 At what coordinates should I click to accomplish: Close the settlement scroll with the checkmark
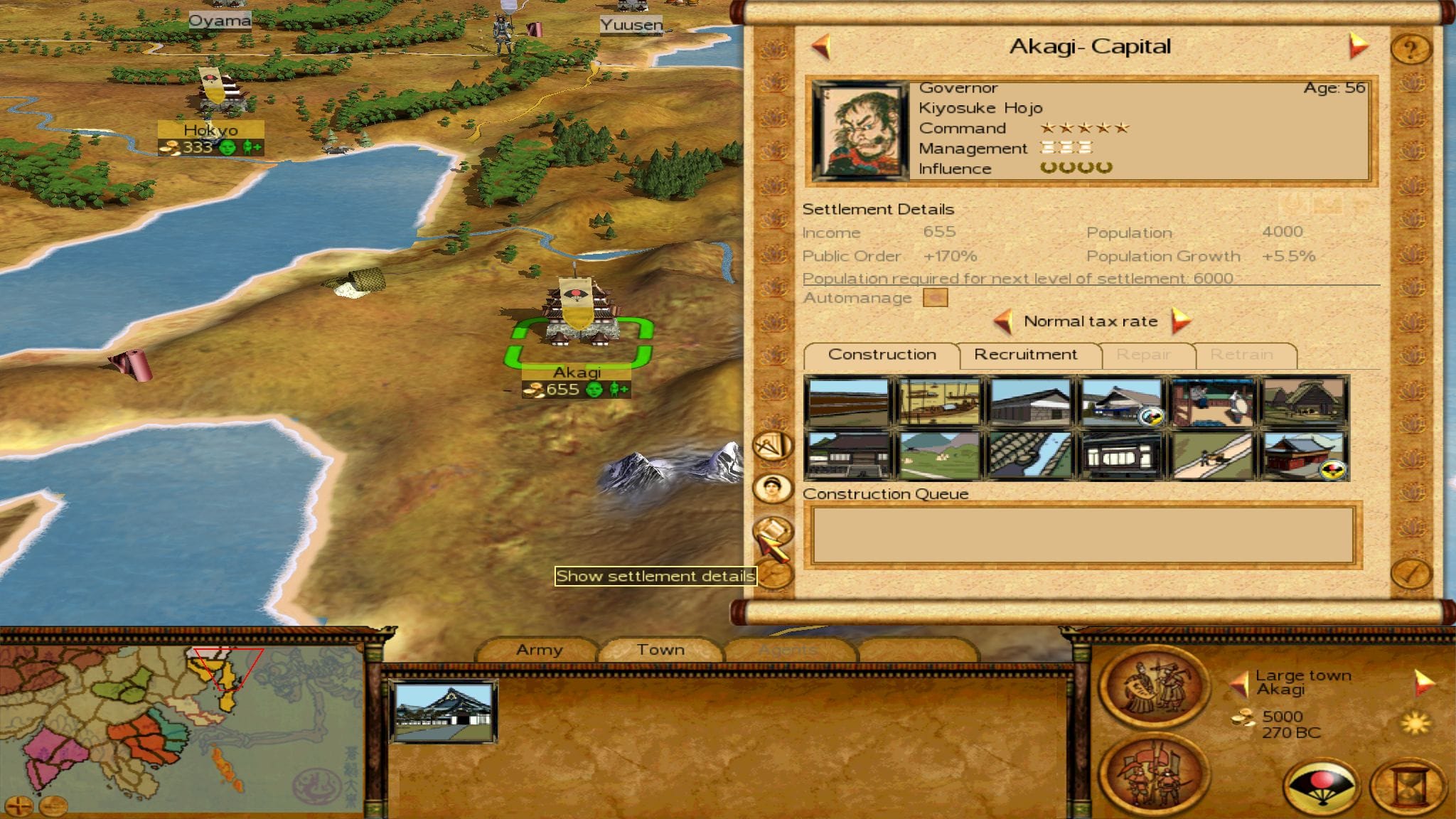tap(1410, 572)
